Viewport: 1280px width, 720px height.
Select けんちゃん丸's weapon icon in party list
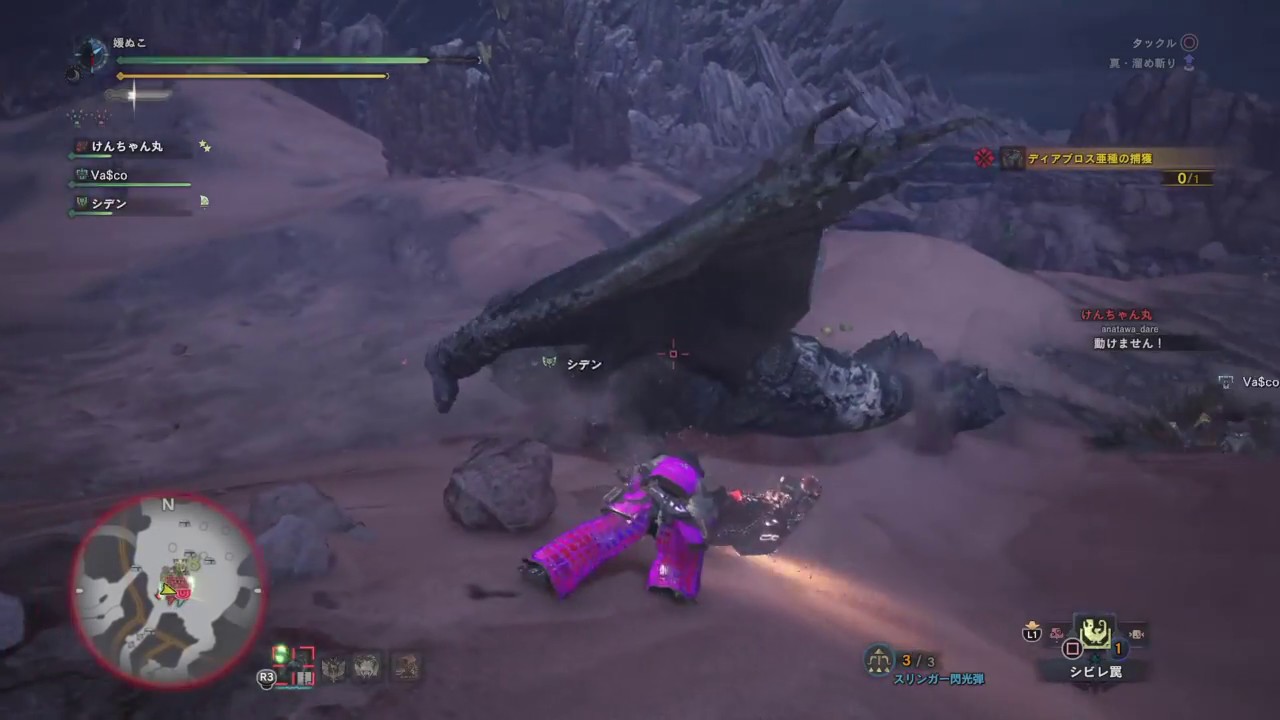(79, 146)
